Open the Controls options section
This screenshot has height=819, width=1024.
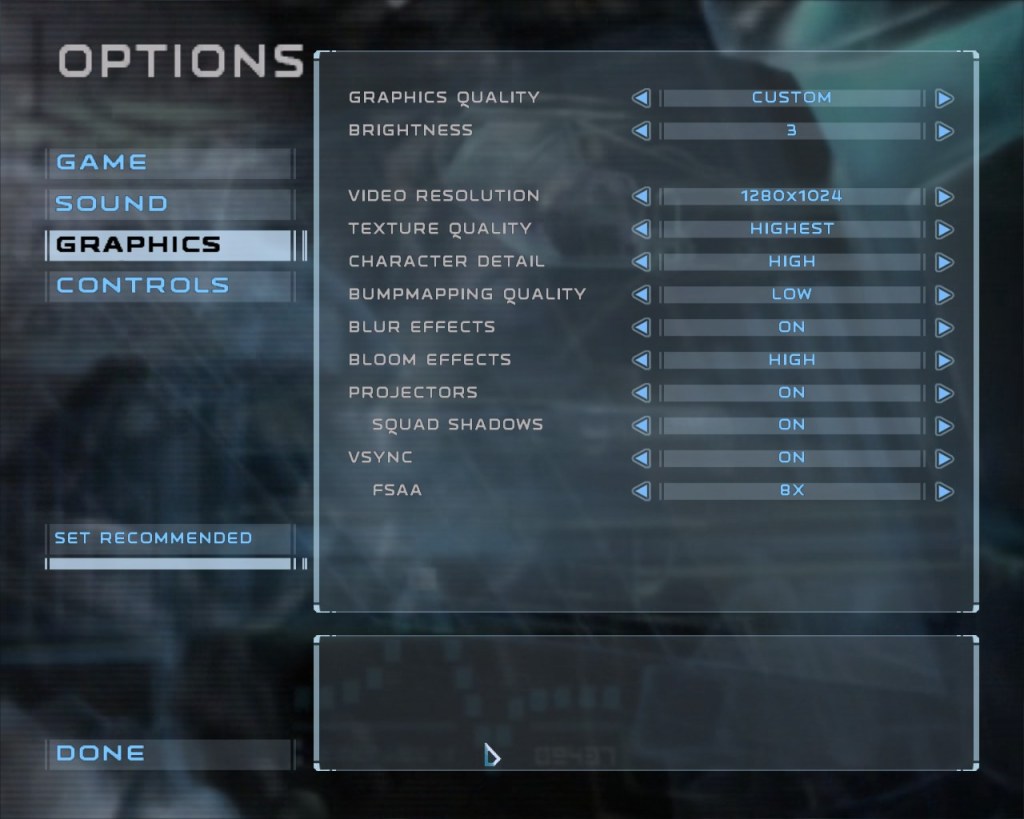coord(143,286)
